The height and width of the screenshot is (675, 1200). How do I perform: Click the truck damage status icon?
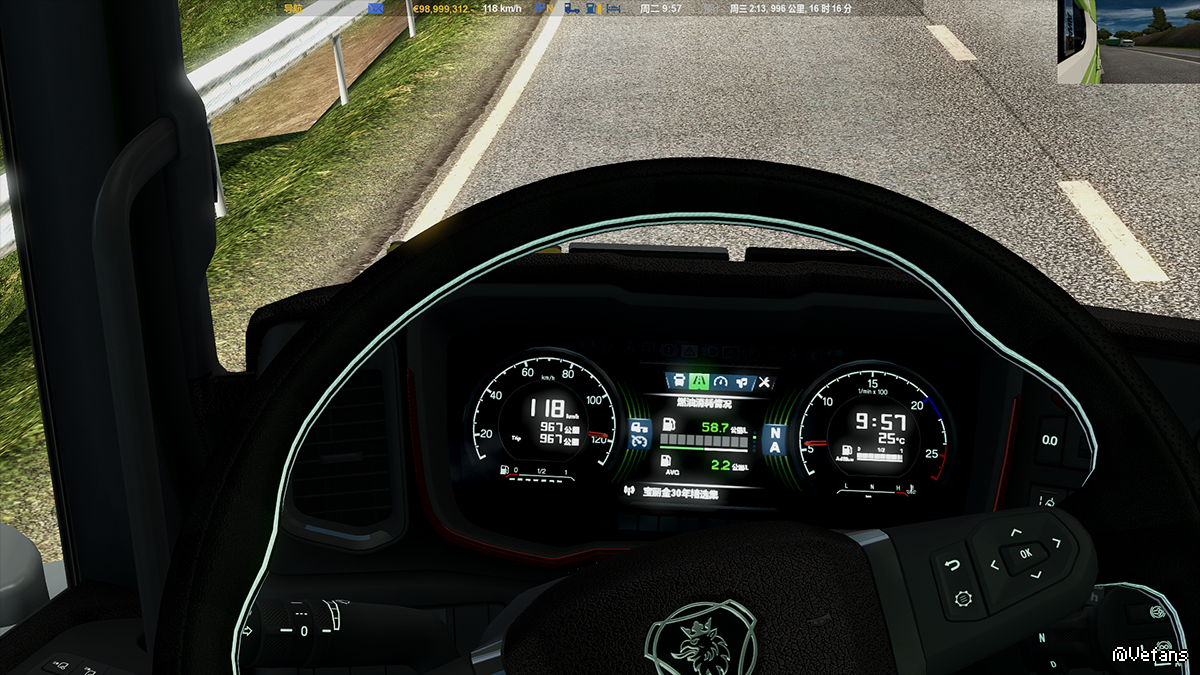click(x=571, y=8)
